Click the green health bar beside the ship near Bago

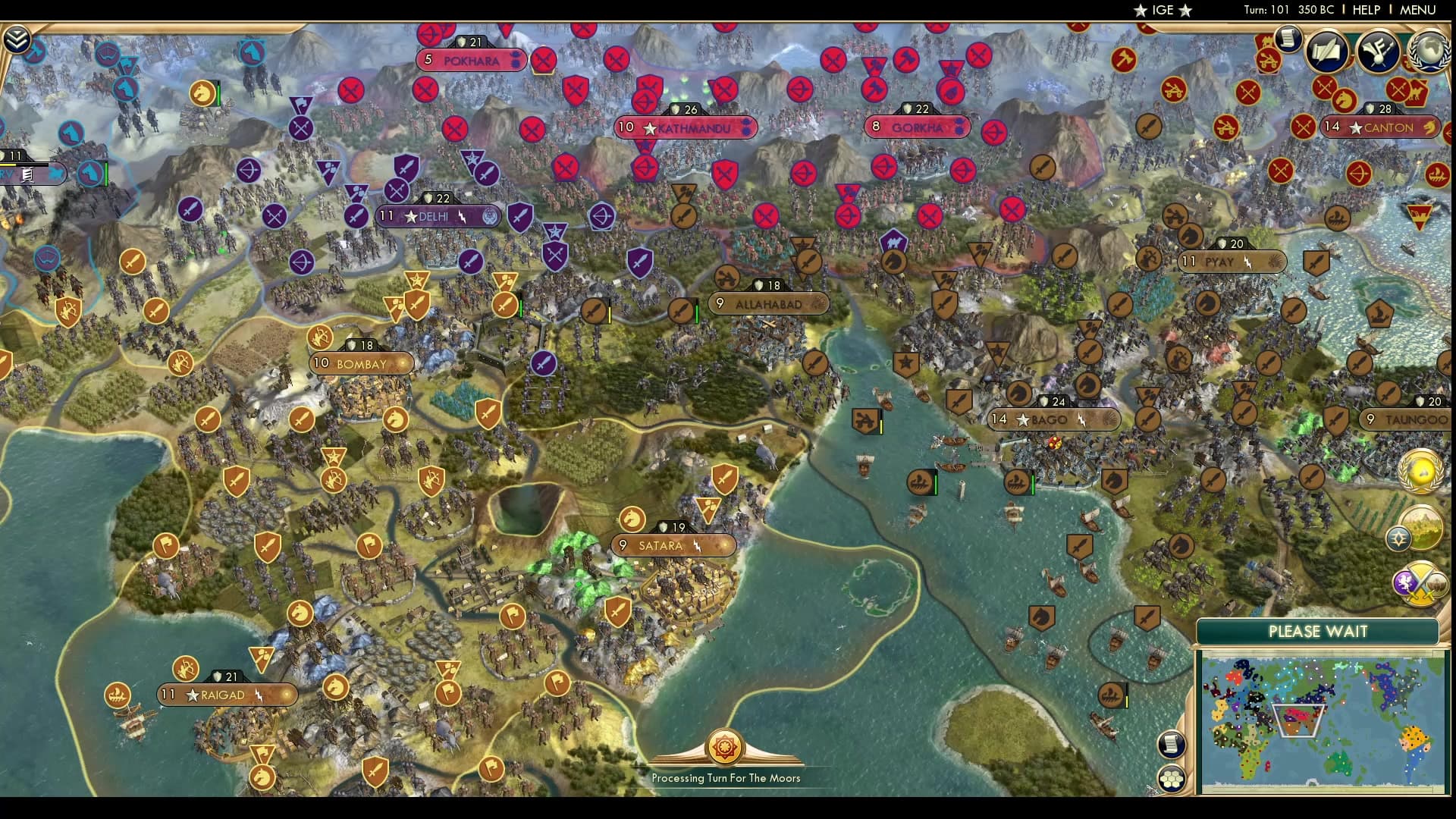tap(1033, 483)
